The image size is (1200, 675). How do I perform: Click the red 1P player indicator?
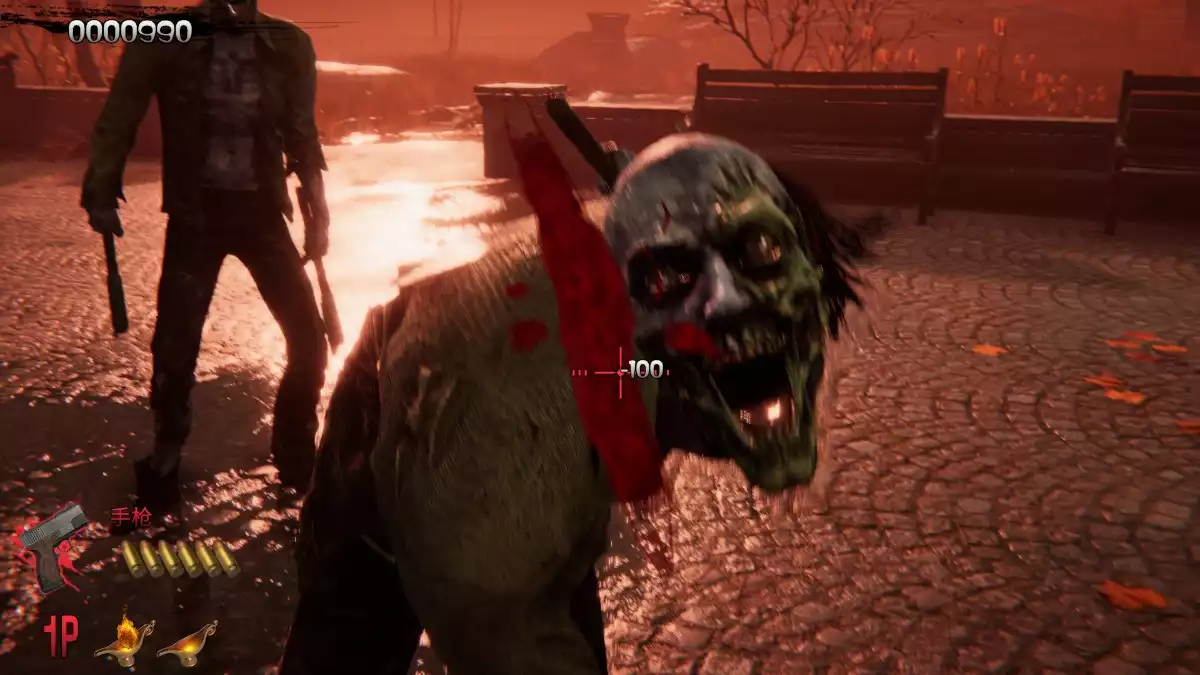tap(59, 636)
